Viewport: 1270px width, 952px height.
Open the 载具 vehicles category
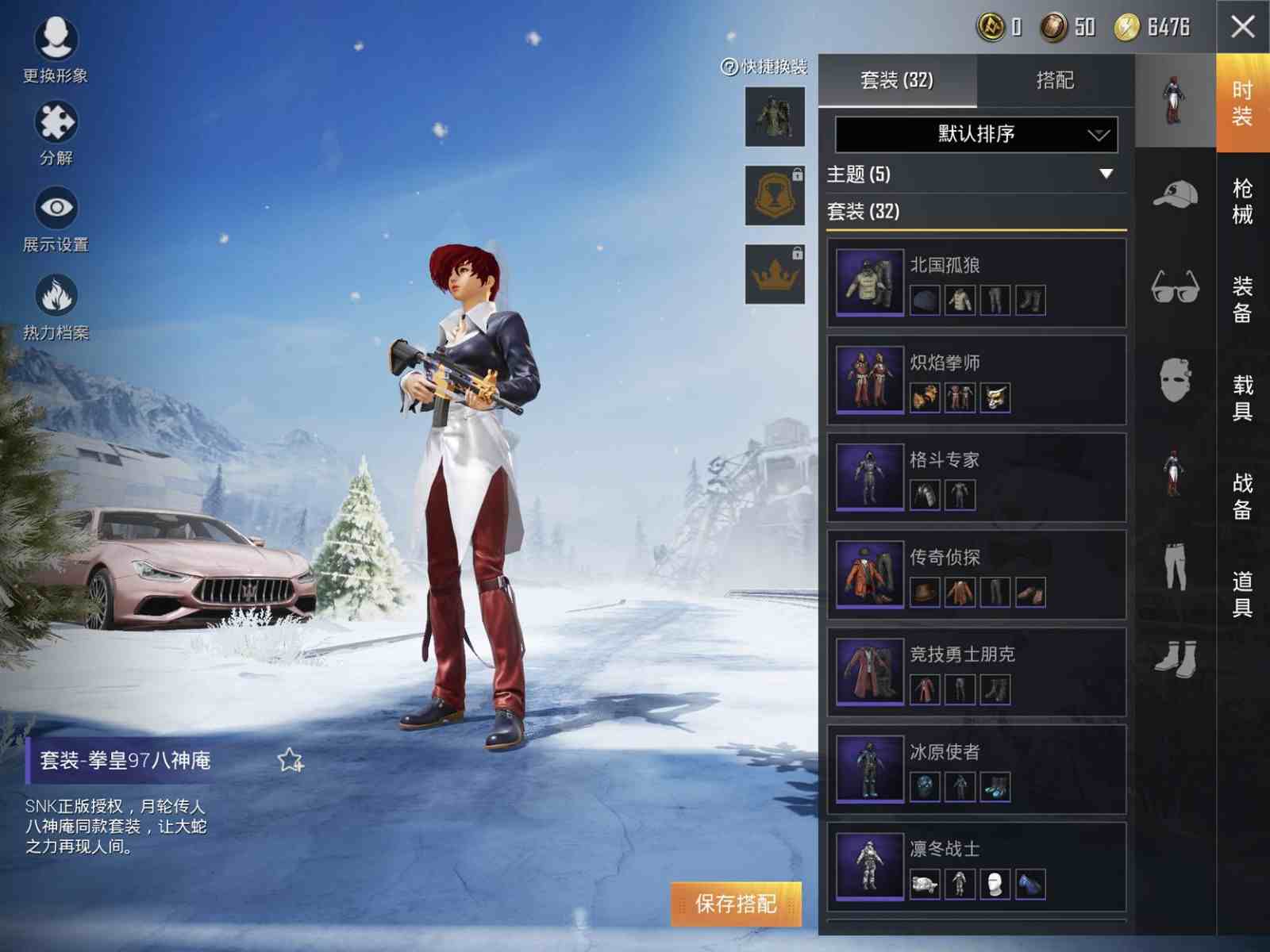[1242, 397]
